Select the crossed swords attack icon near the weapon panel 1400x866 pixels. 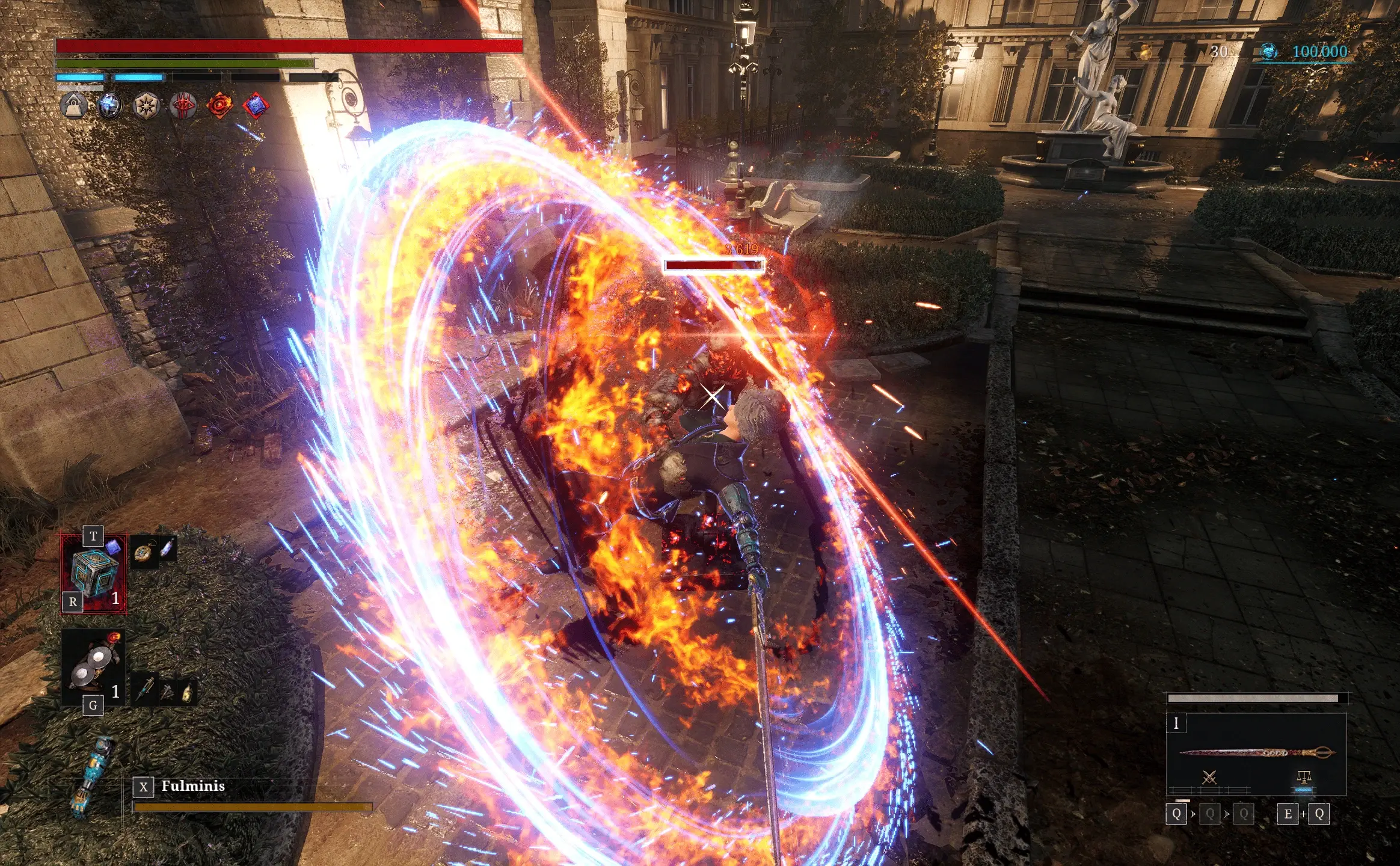[x=1209, y=777]
